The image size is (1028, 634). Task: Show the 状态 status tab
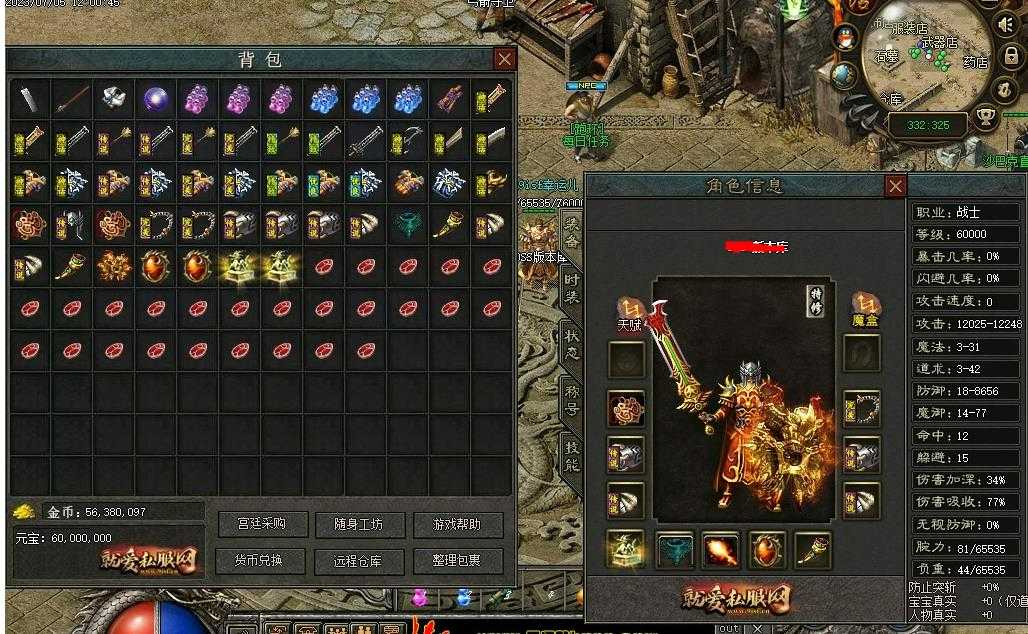571,343
